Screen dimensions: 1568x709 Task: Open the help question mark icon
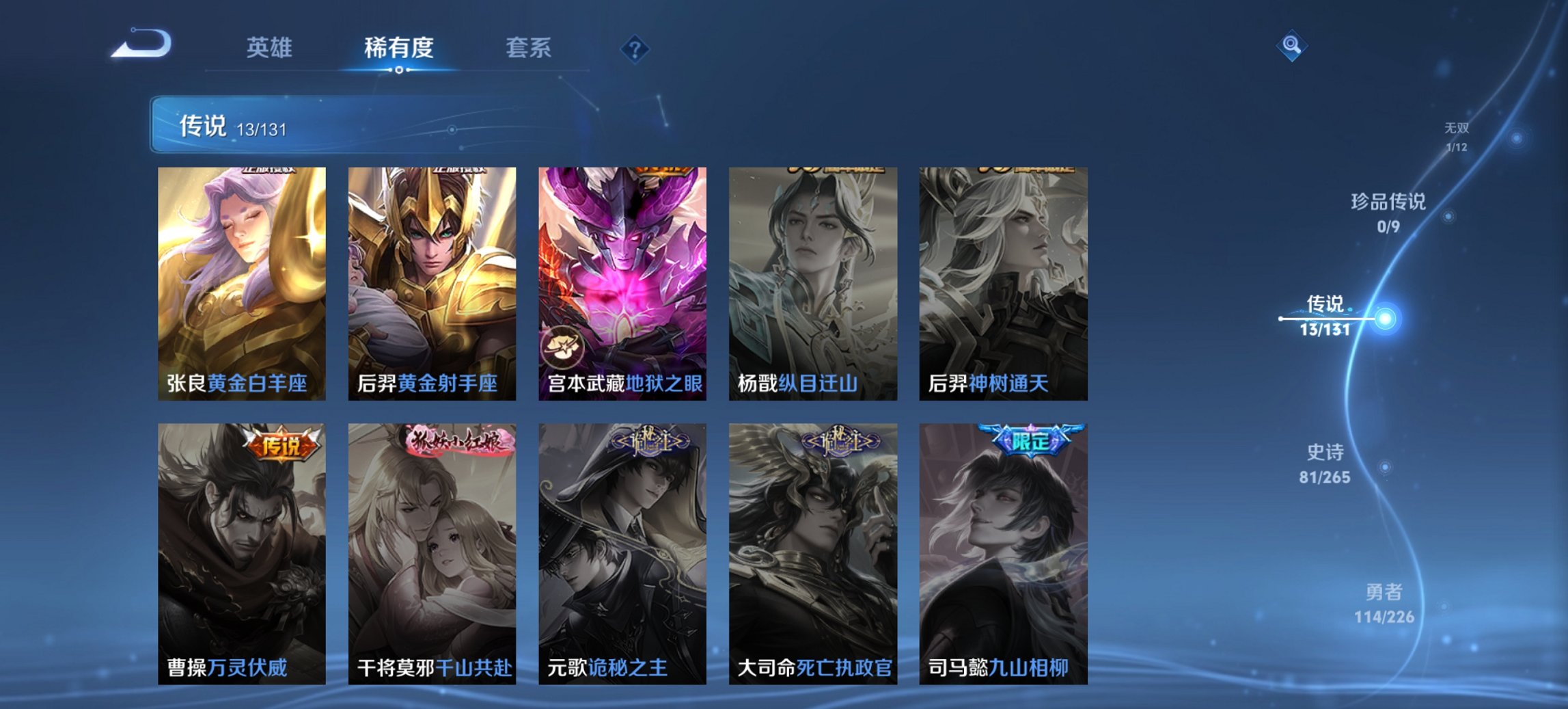coord(635,47)
